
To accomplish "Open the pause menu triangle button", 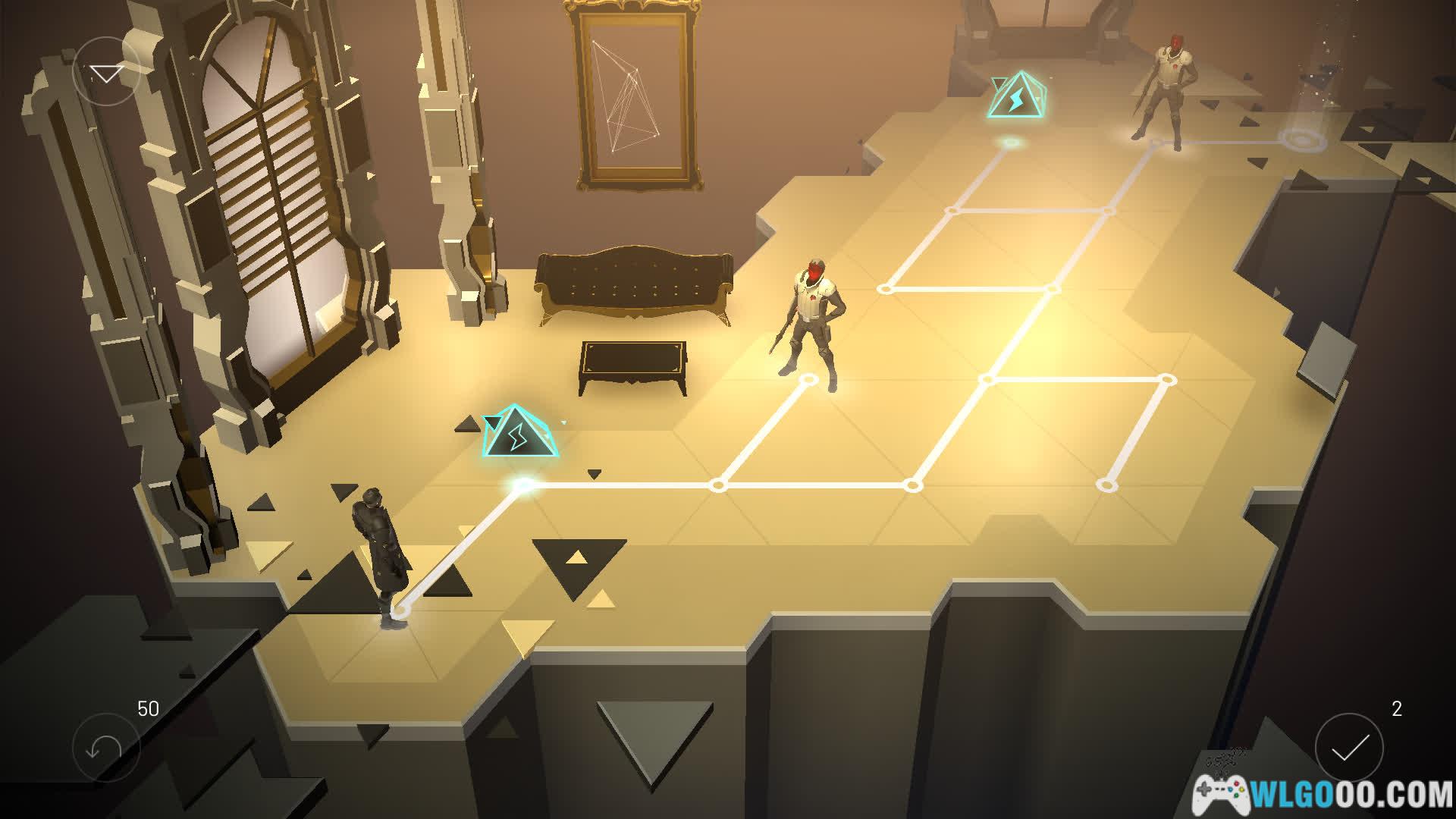I will 106,72.
